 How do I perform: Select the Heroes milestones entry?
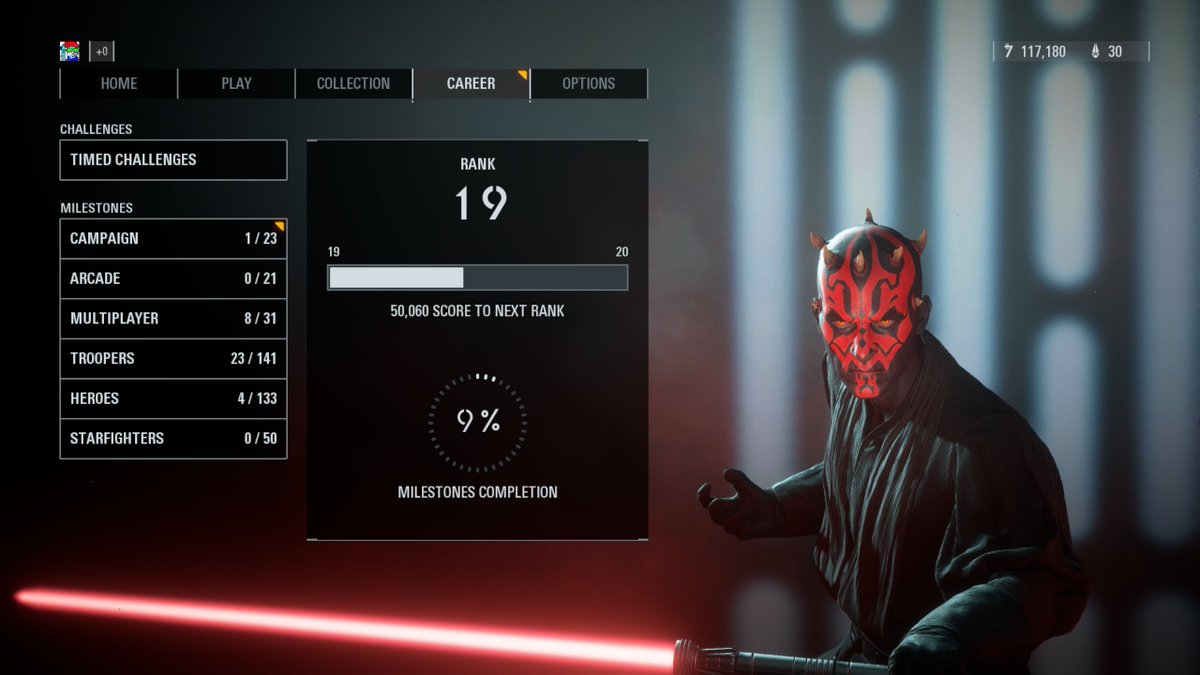173,399
